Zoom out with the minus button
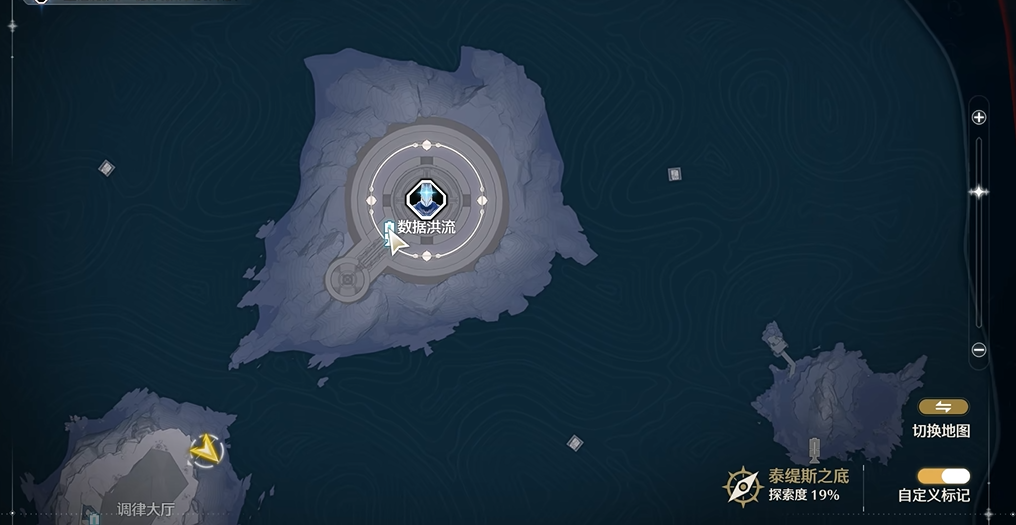Viewport: 1016px width, 525px height. (x=979, y=350)
